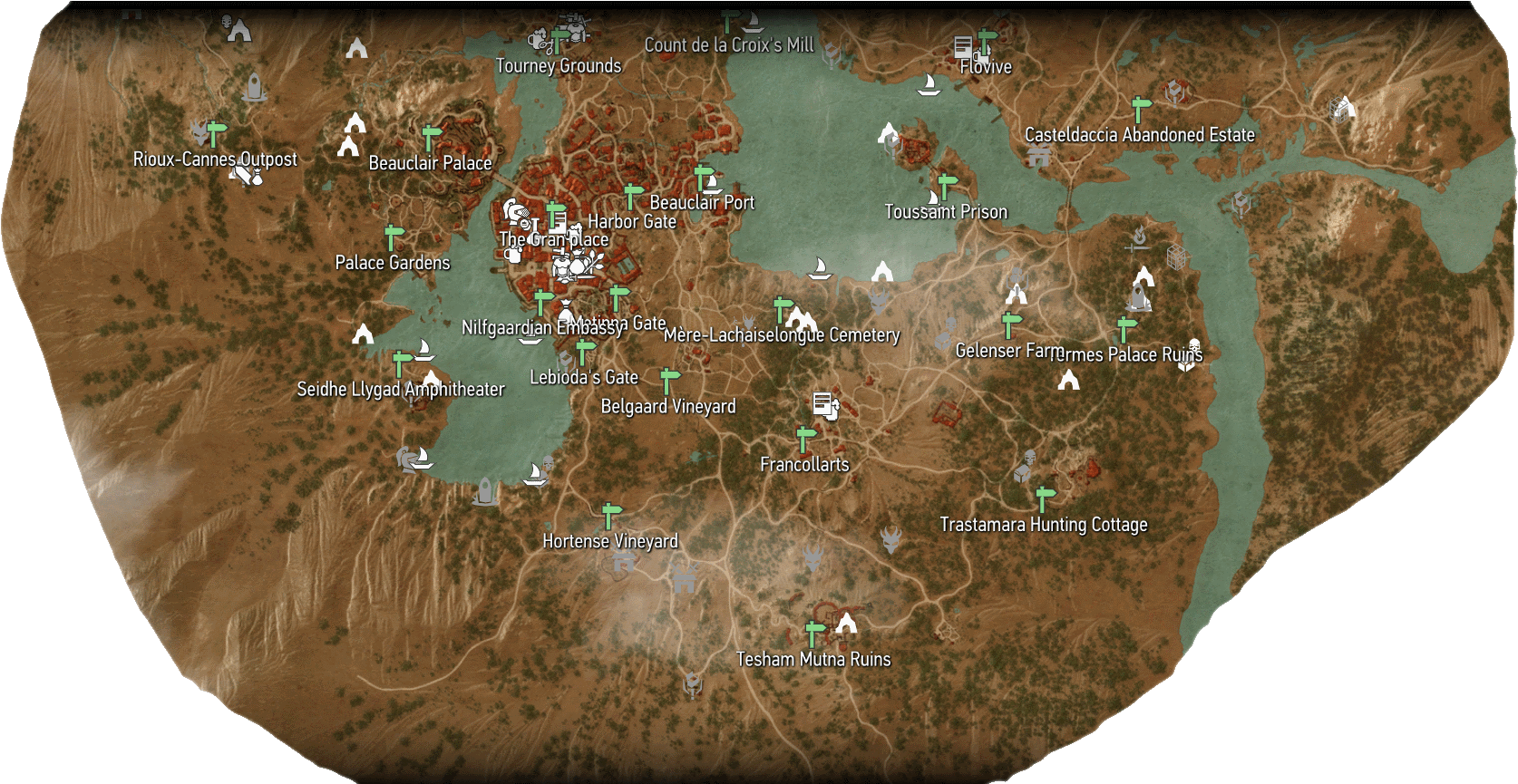Screen dimensions: 1518x784
Task: Open the cave marker beside Tesham Mutna Ruins
Action: click(x=848, y=624)
